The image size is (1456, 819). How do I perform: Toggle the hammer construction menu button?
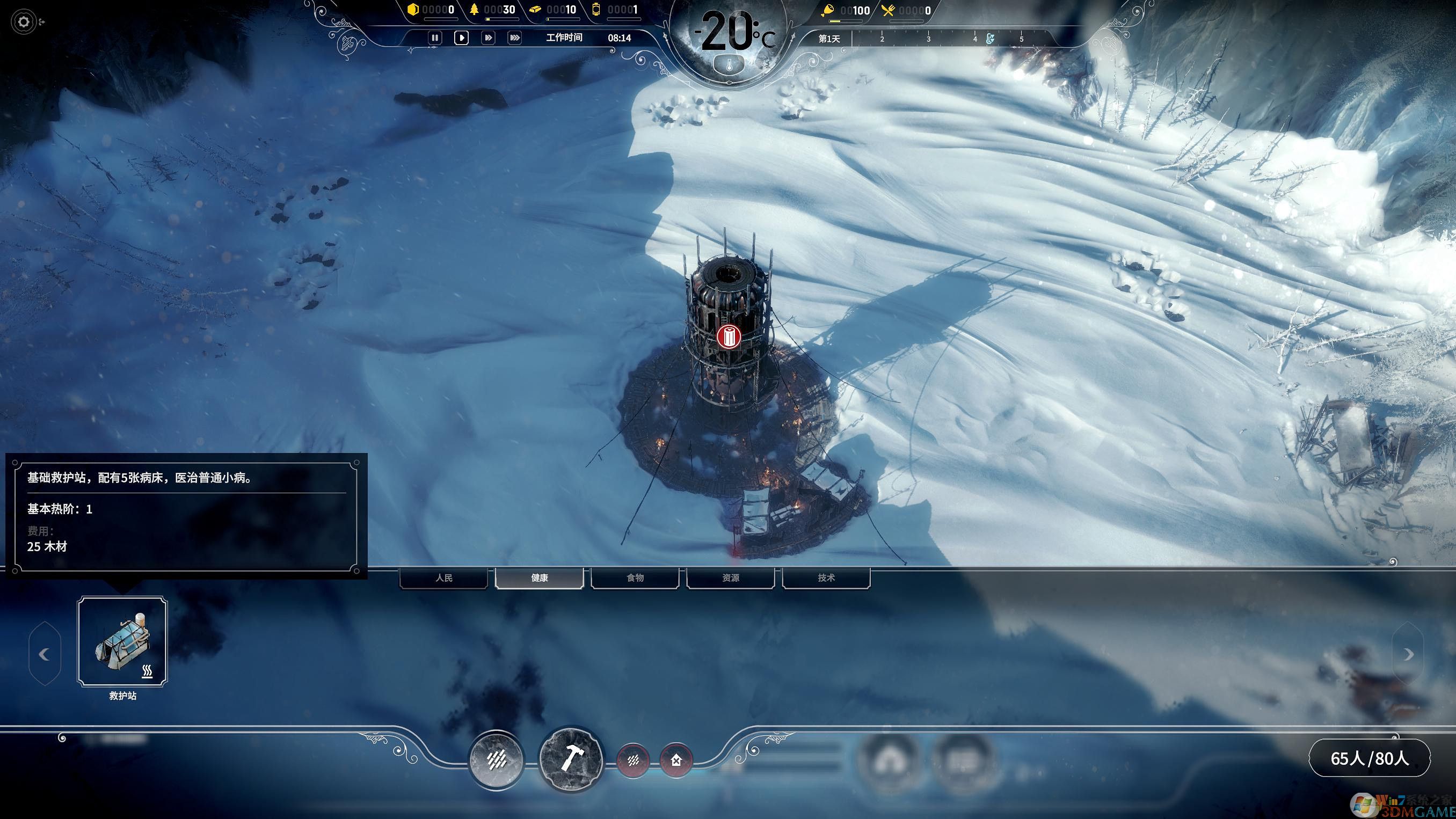pyautogui.click(x=571, y=758)
